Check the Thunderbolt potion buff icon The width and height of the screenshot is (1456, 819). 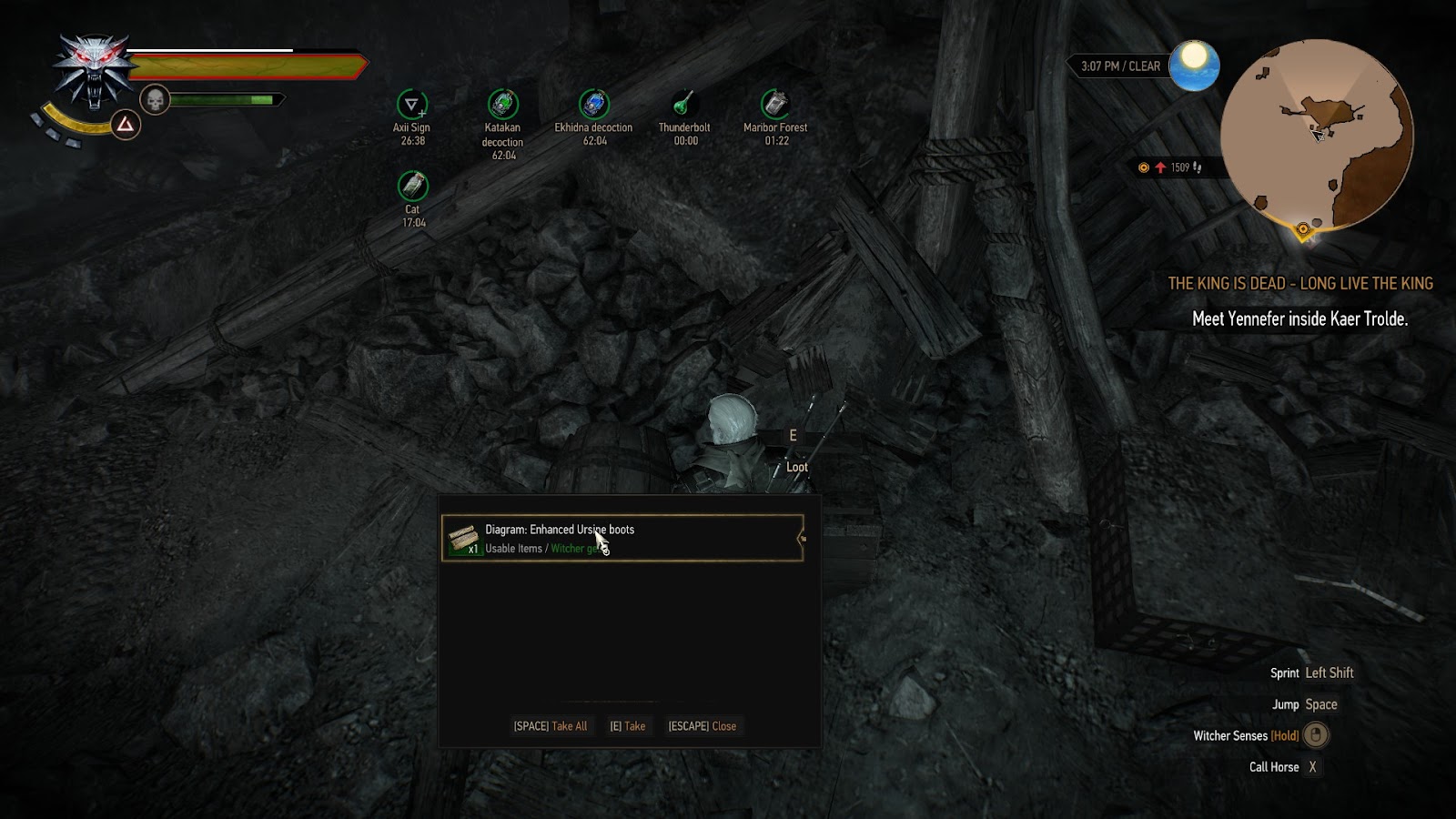coord(684,104)
